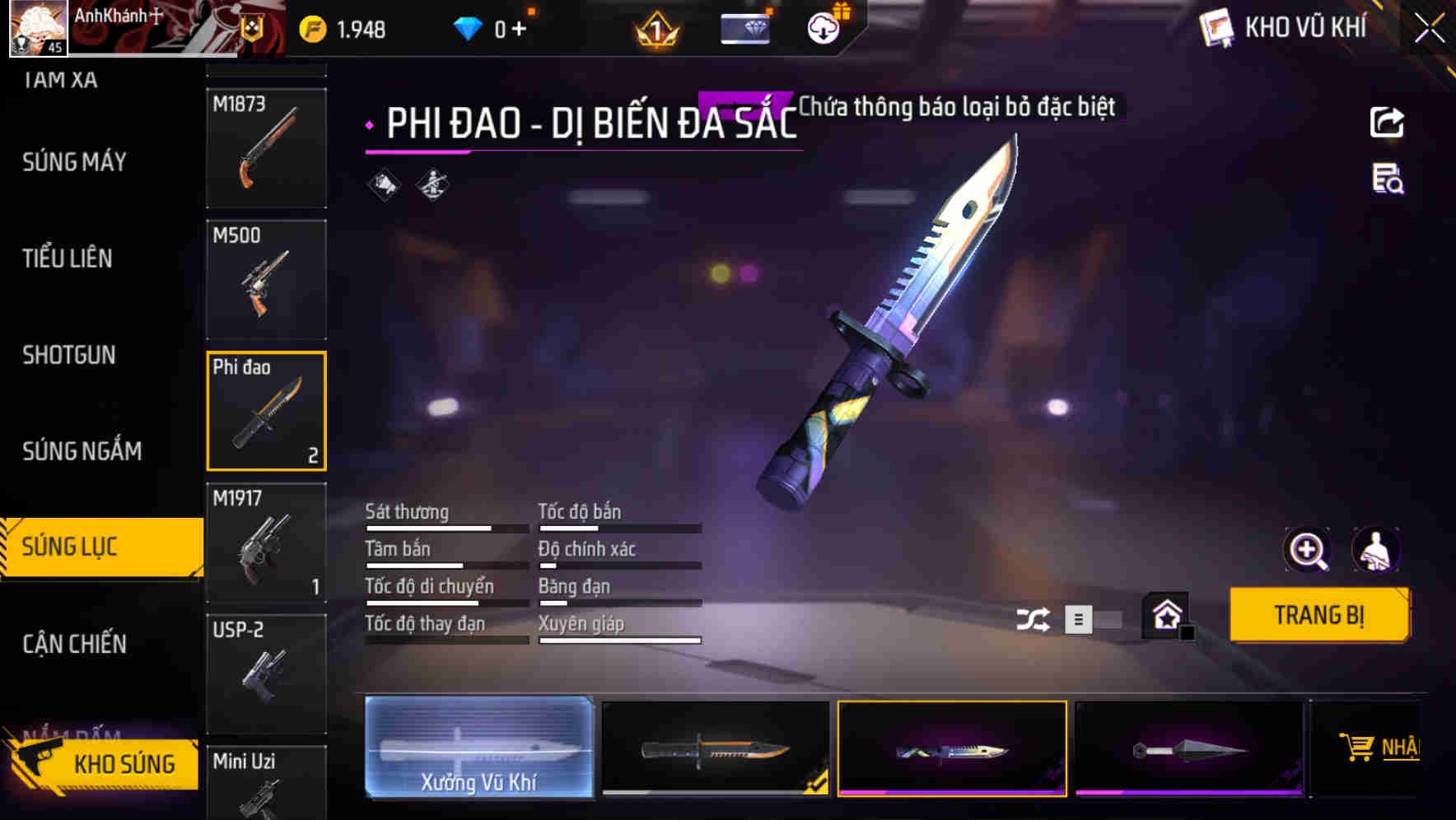Select the M1917 weapon thumbnail

point(266,543)
